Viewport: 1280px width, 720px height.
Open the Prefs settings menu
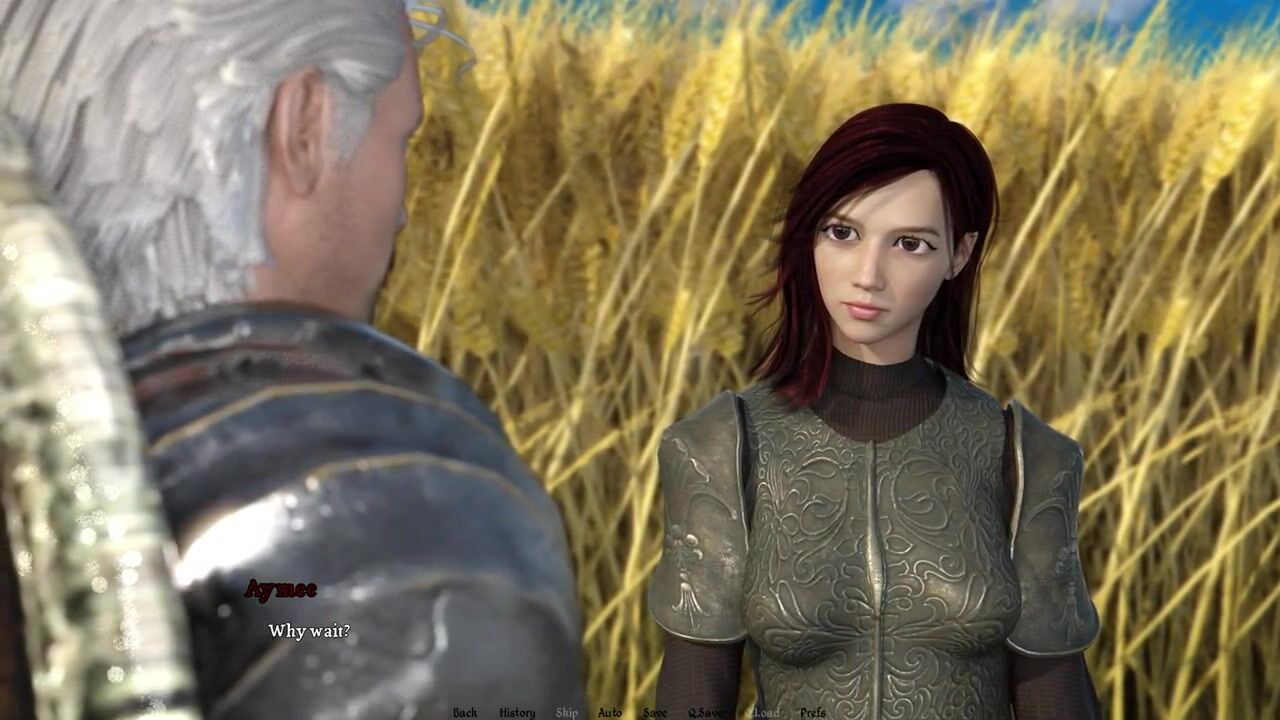[813, 712]
